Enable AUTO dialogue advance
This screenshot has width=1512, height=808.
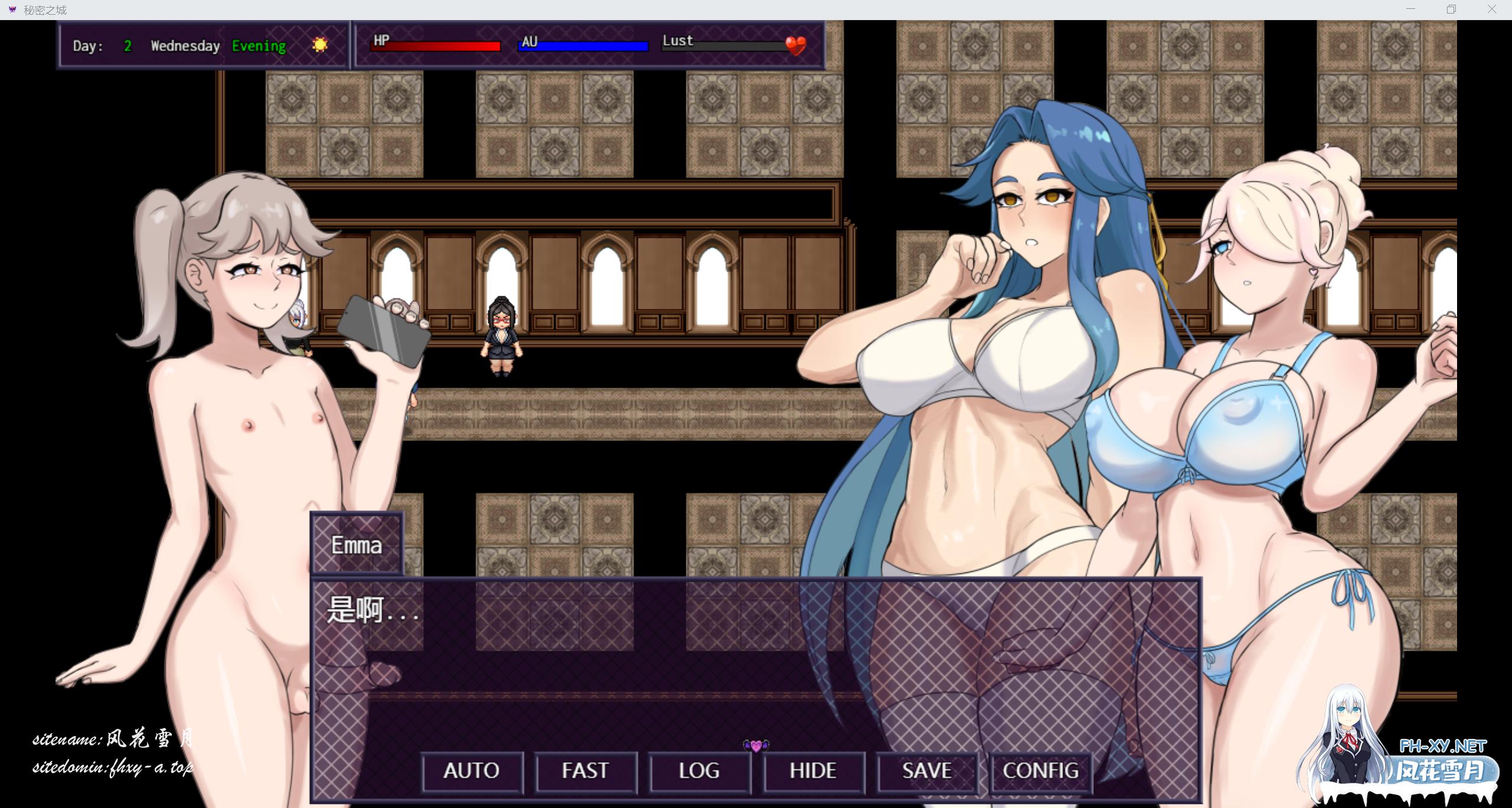point(472,771)
